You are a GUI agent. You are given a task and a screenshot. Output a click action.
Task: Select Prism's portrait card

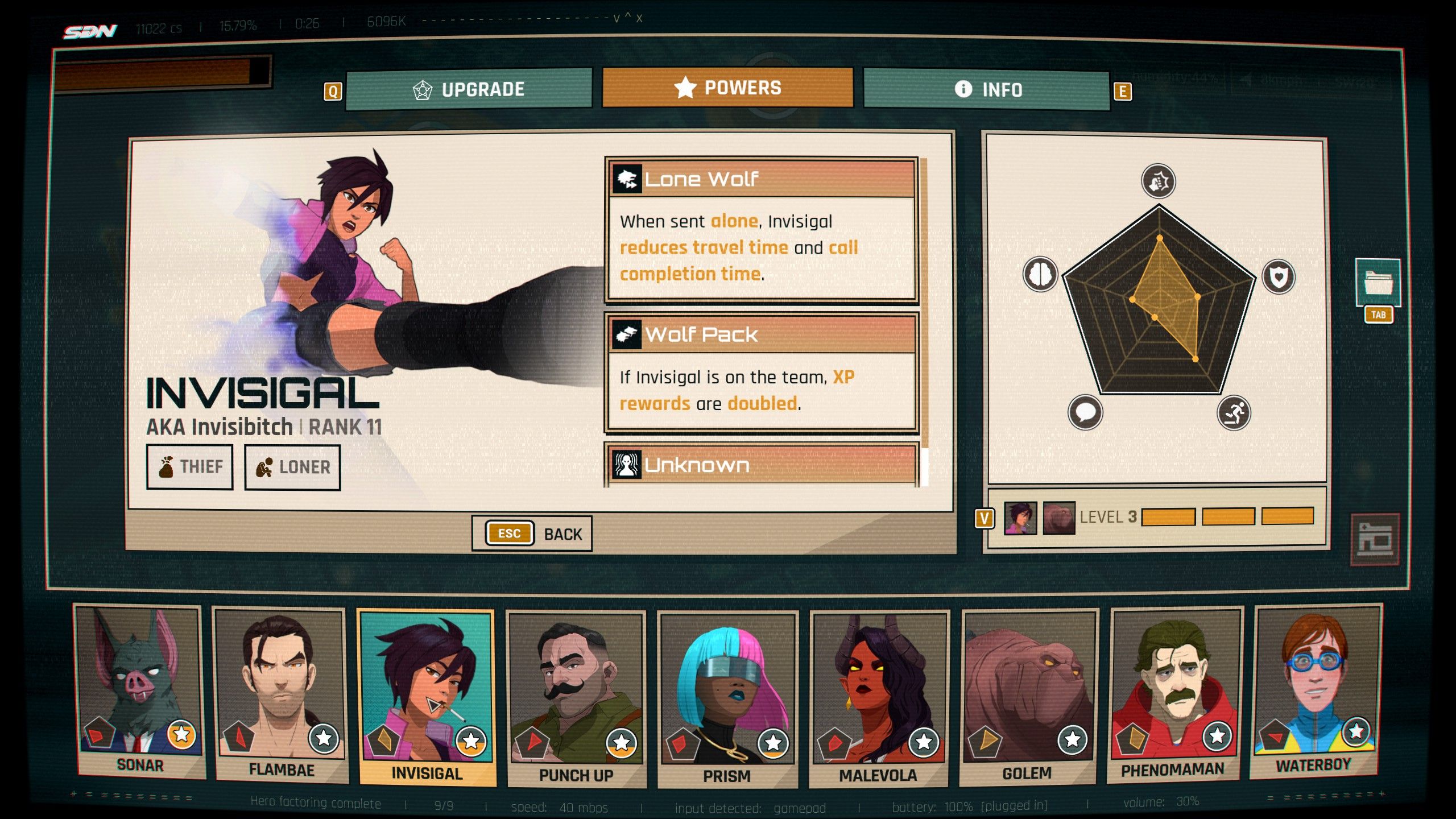727,698
